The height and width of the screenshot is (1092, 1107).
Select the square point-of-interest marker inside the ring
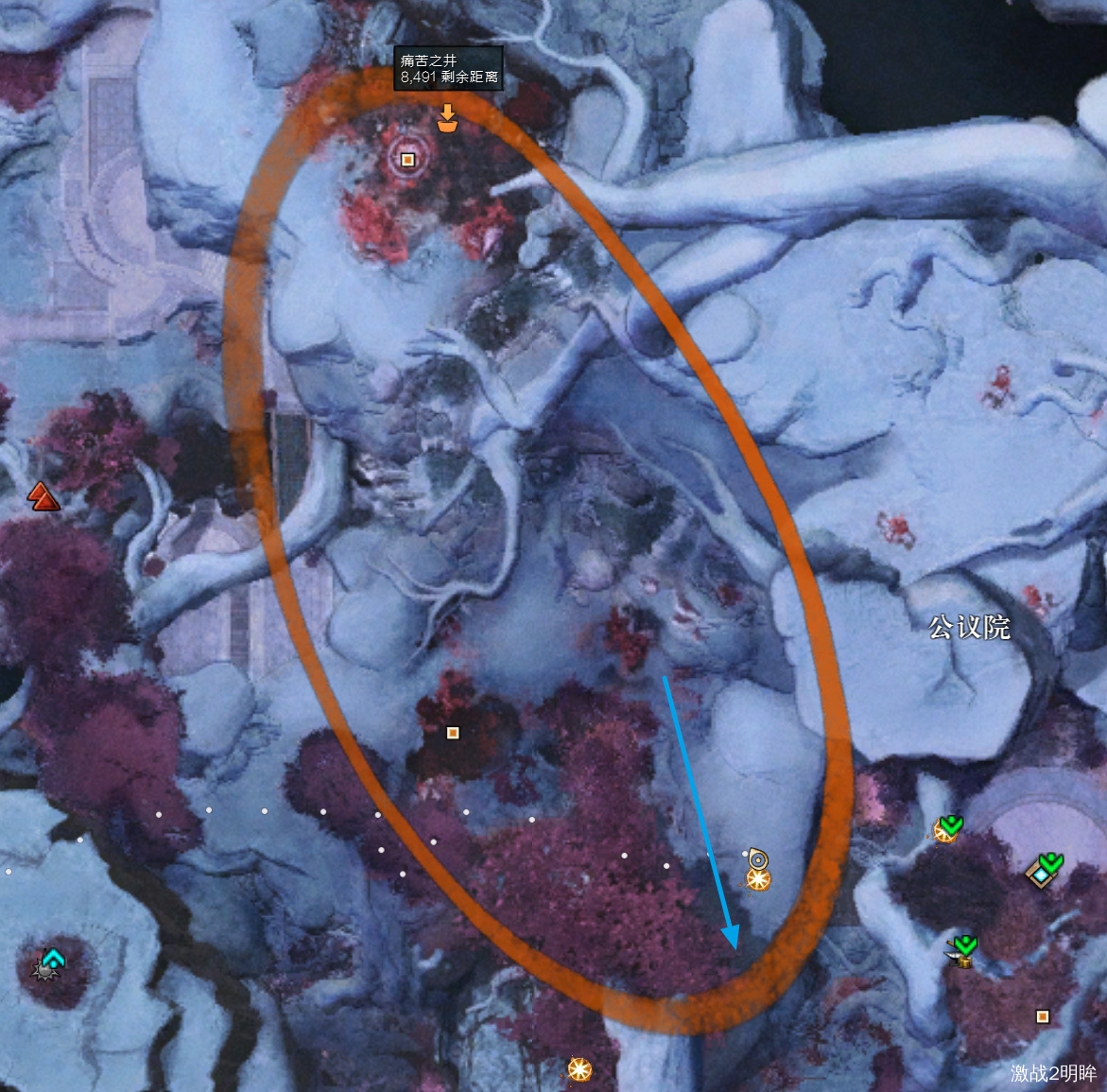click(x=408, y=160)
